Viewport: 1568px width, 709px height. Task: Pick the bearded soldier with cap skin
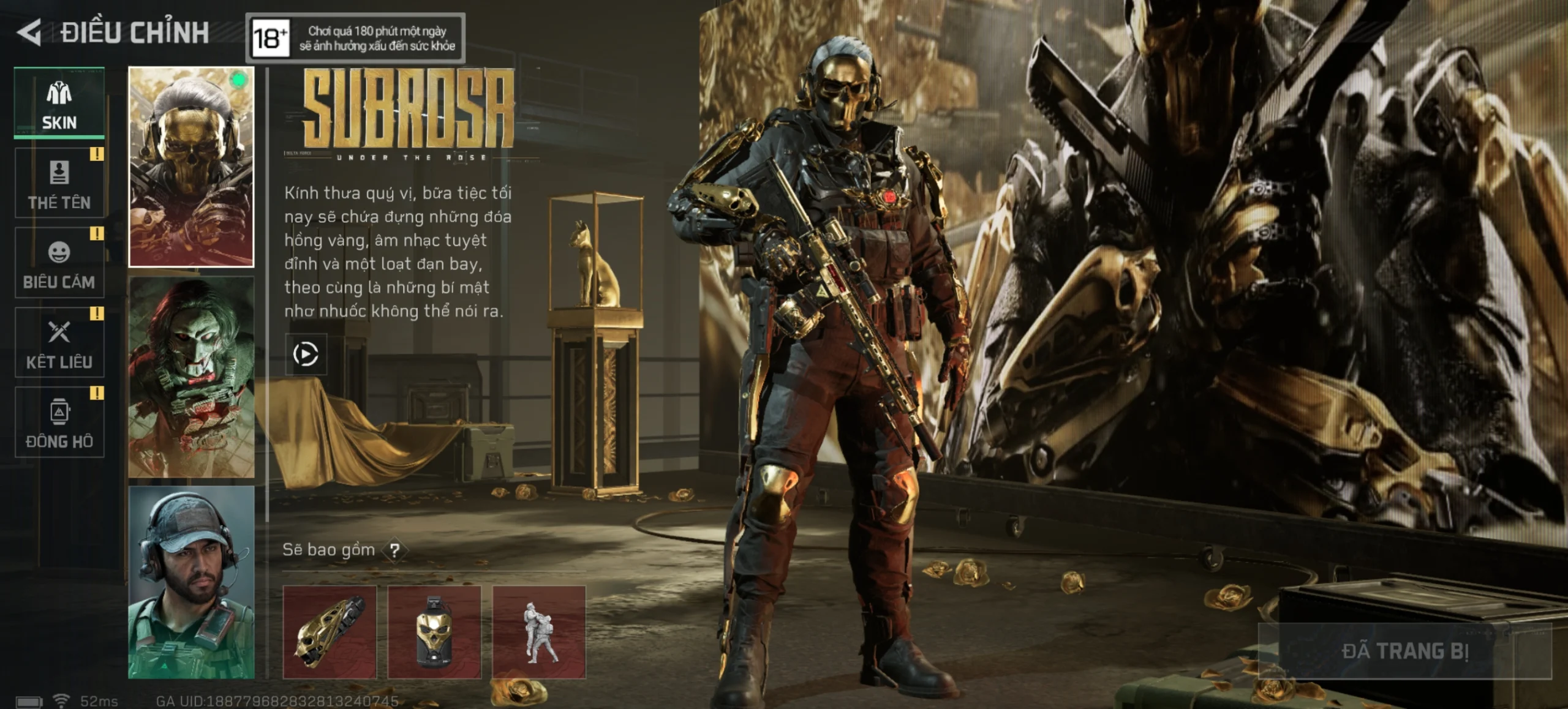click(191, 582)
